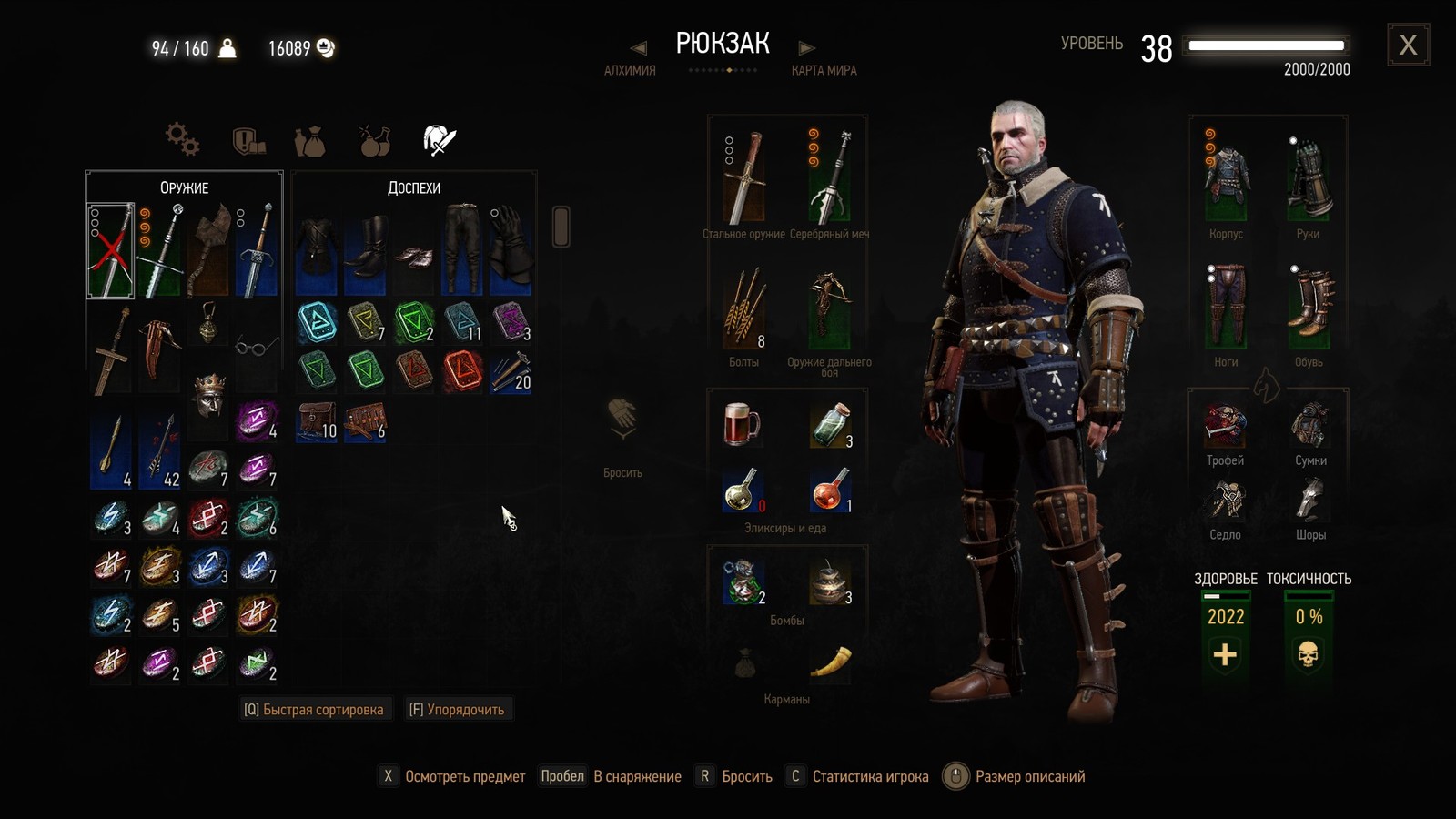This screenshot has width=1456, height=819.
Task: Choose the Болты bolts slot
Action: [744, 309]
